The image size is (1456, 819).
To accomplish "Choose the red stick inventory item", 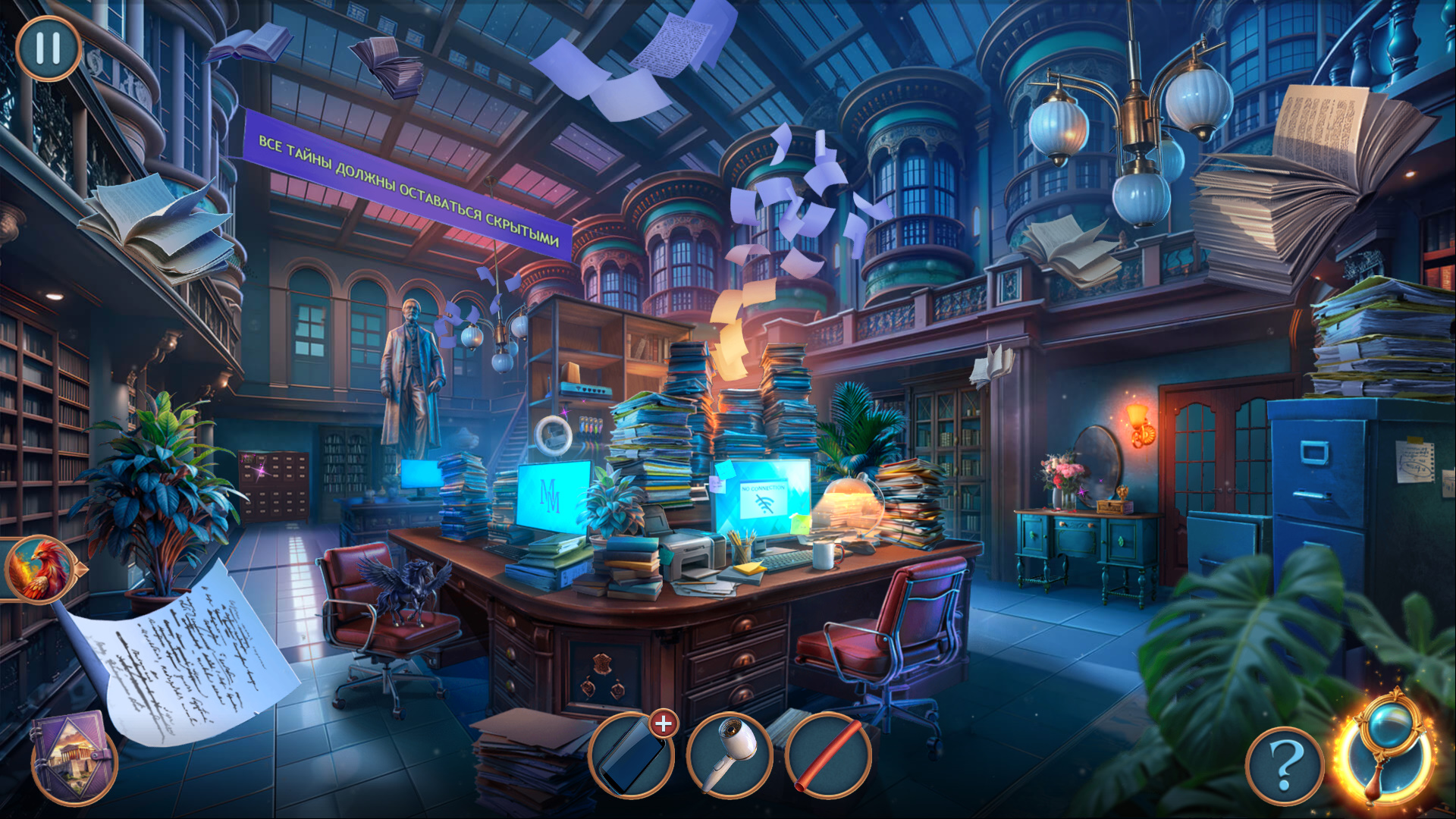I will tap(828, 756).
